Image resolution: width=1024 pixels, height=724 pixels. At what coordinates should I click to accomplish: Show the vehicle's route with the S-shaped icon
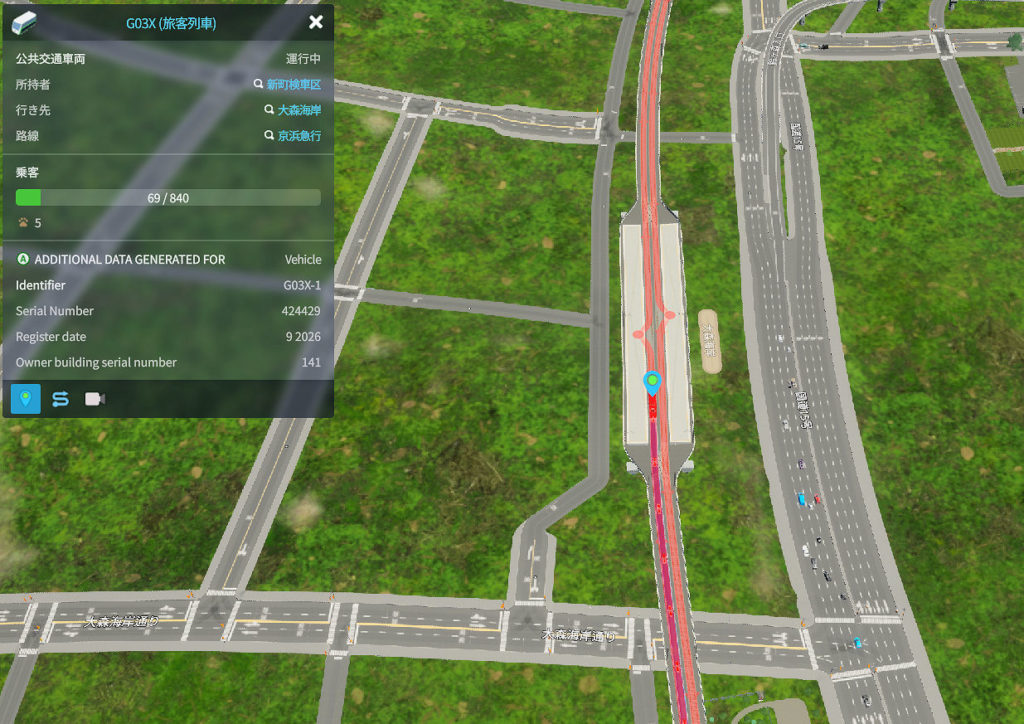point(60,399)
